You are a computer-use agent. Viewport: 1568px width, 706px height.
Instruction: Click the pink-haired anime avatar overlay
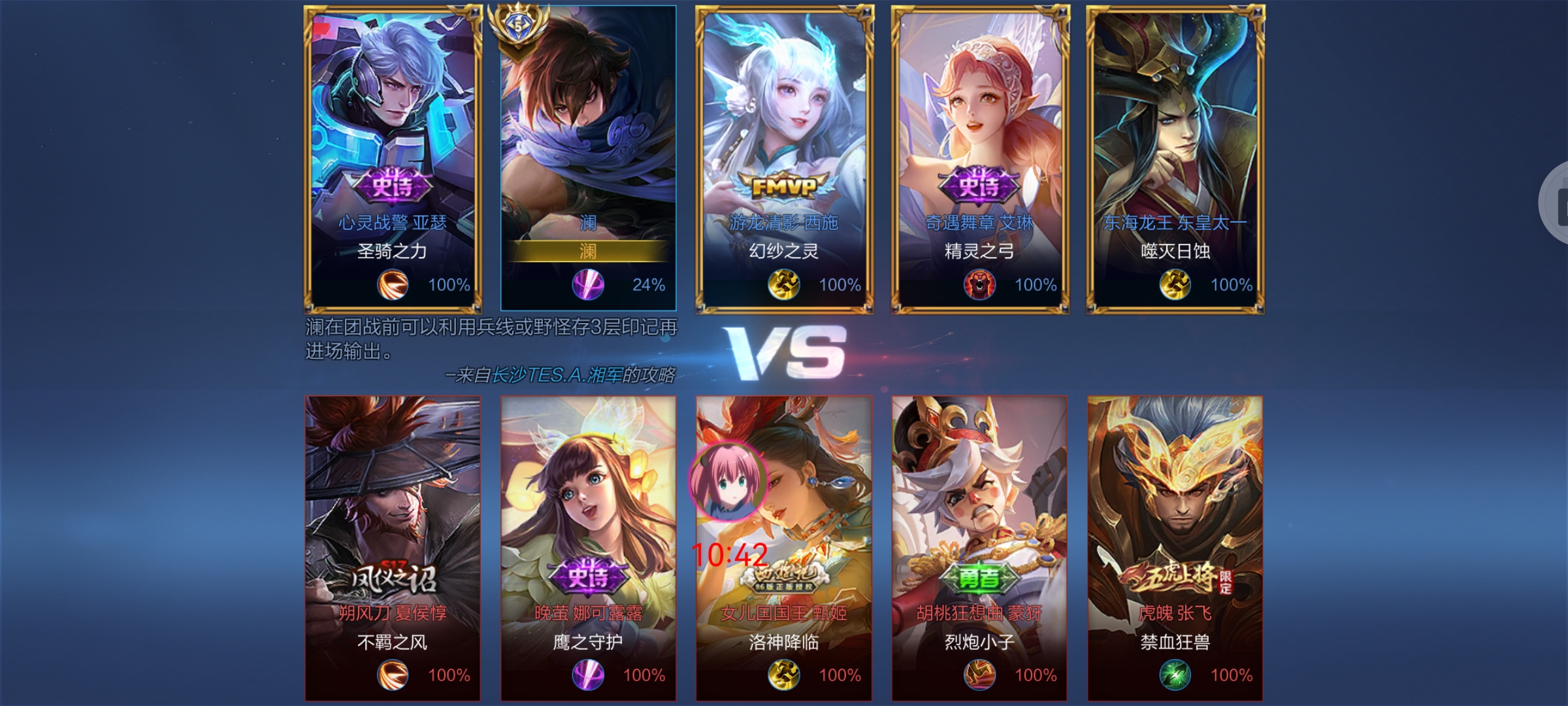(728, 482)
